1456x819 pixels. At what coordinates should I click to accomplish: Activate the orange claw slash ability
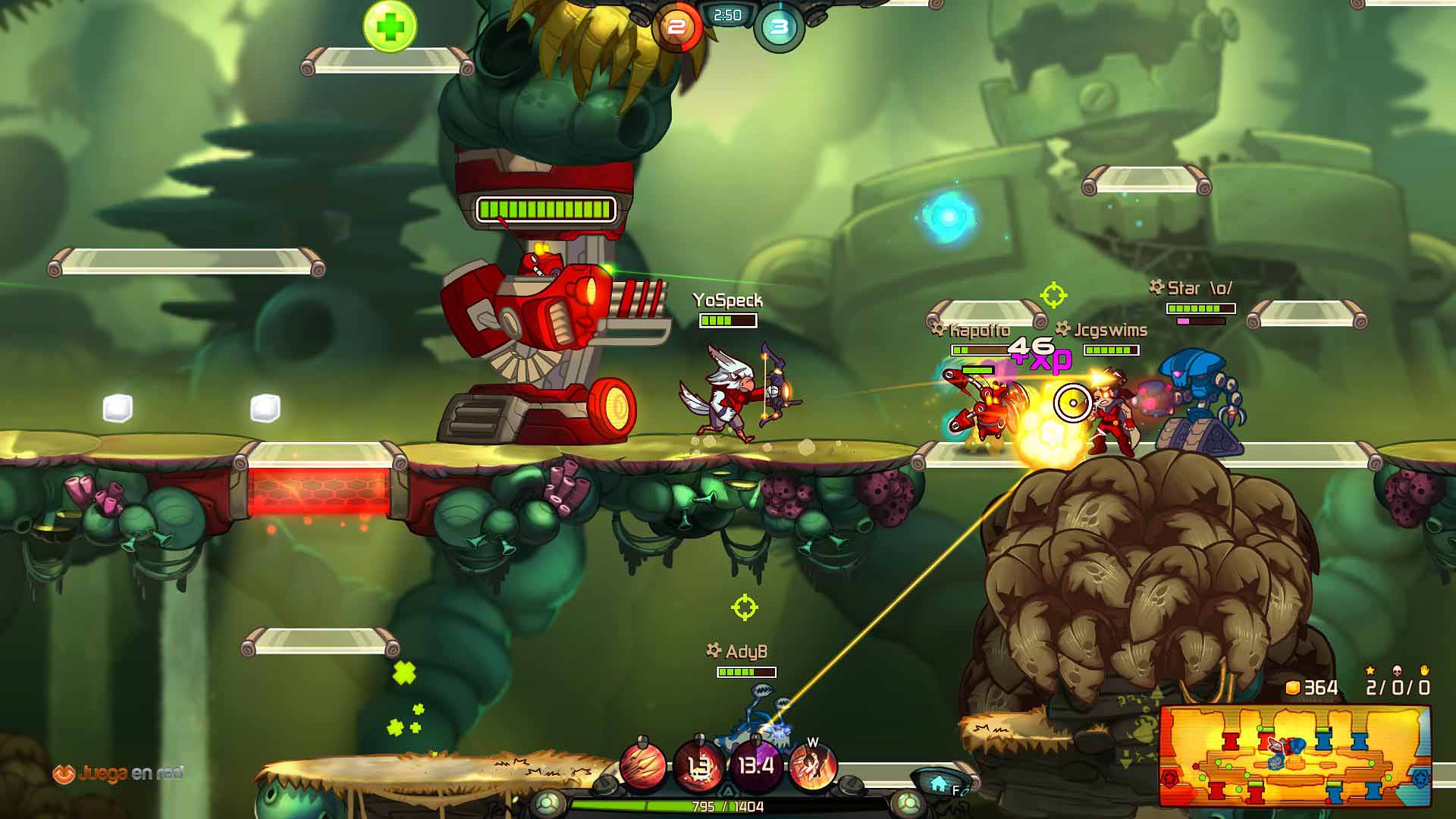(644, 766)
